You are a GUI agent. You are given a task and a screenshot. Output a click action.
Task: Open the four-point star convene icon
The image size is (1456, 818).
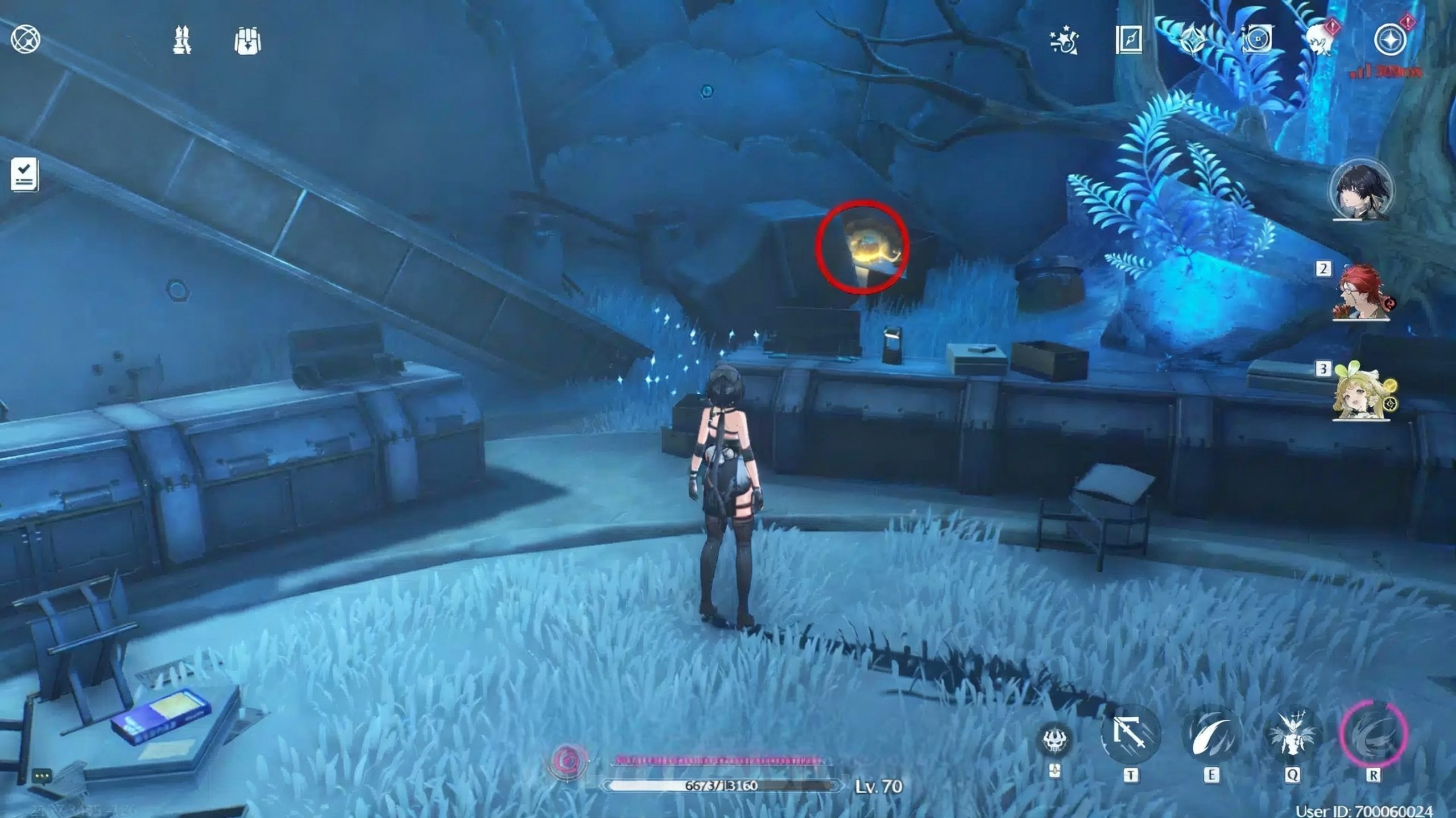point(1192,40)
